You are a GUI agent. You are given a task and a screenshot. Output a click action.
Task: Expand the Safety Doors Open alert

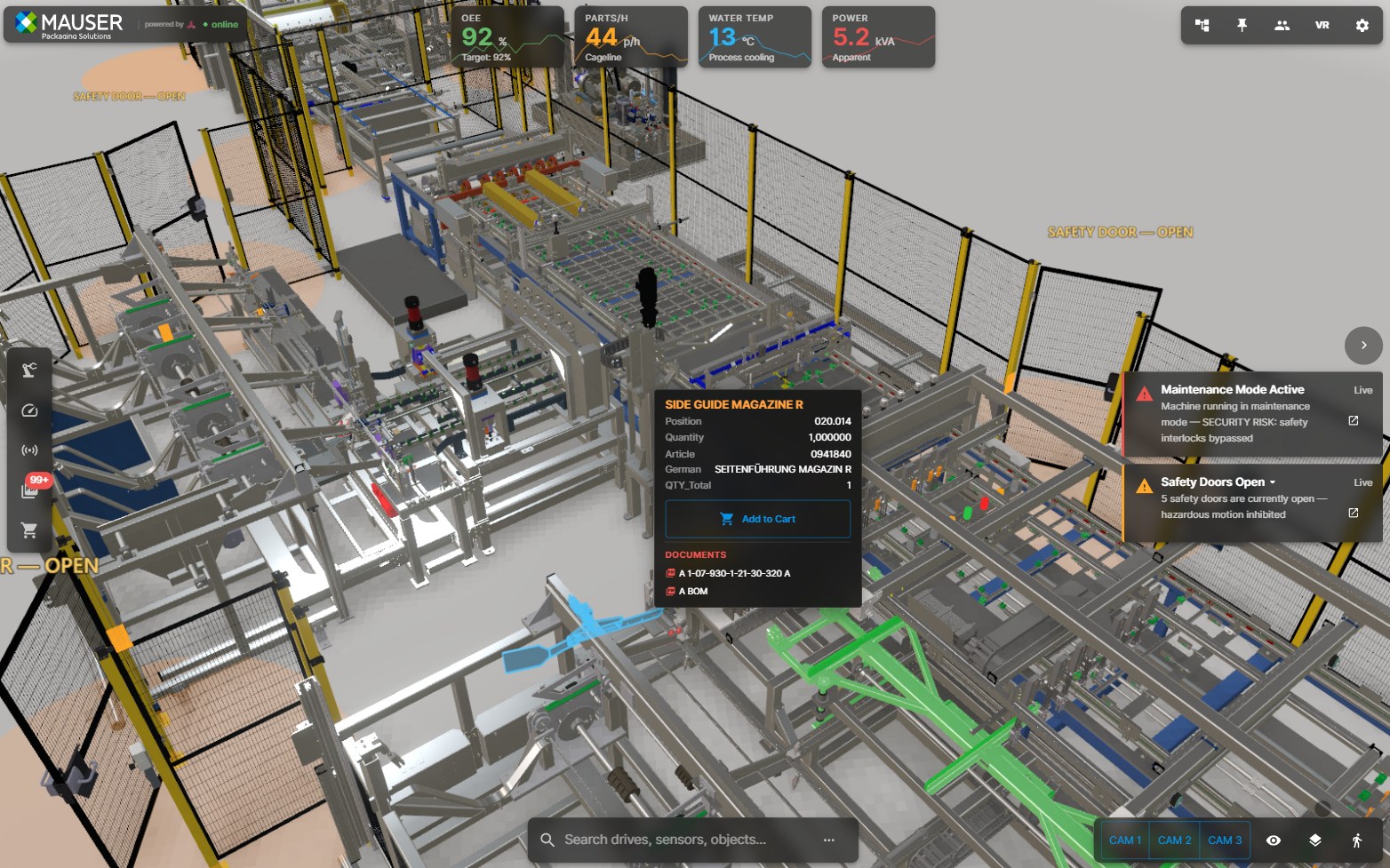click(1273, 482)
